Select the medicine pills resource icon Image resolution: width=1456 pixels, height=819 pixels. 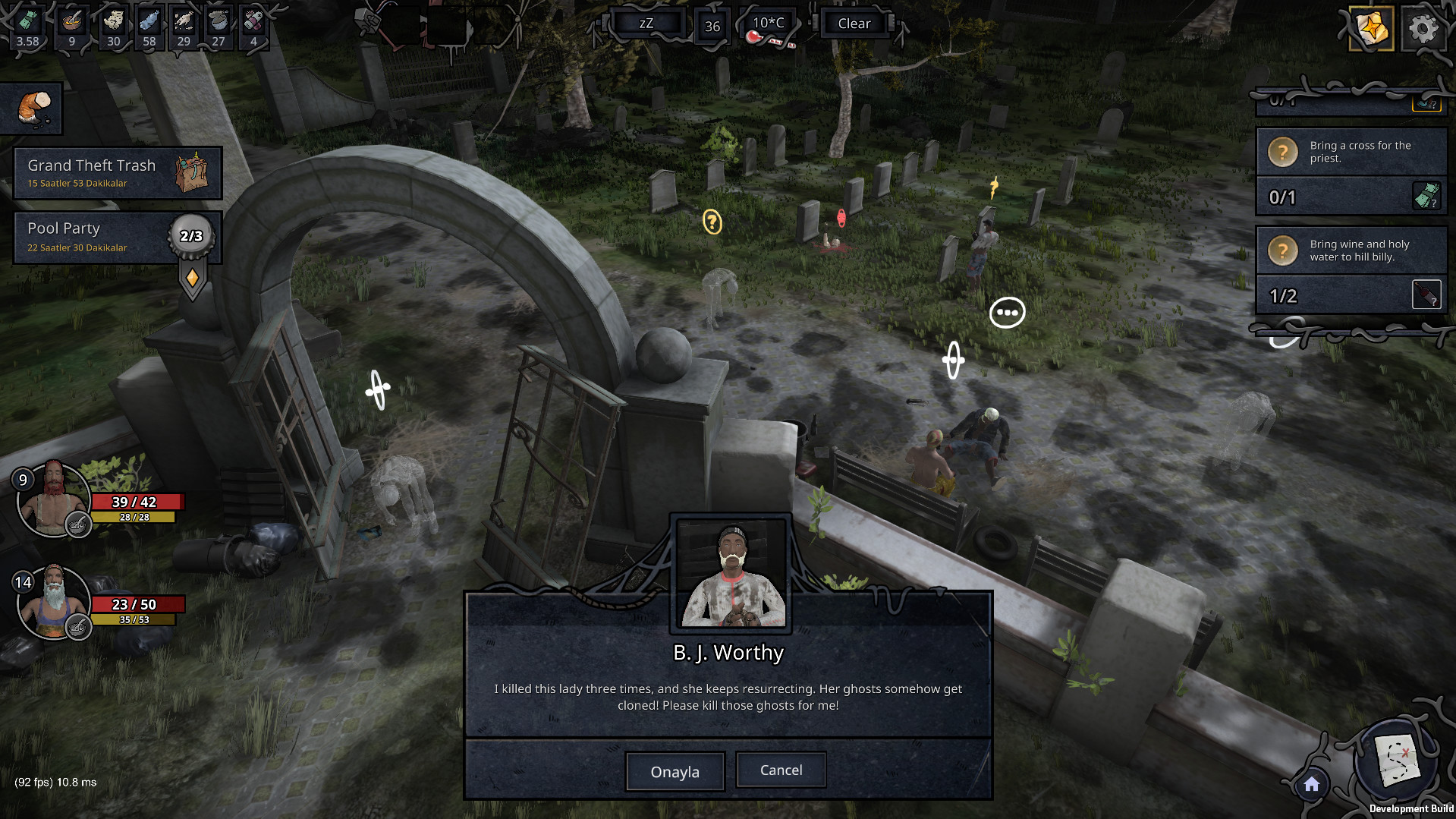point(253,21)
